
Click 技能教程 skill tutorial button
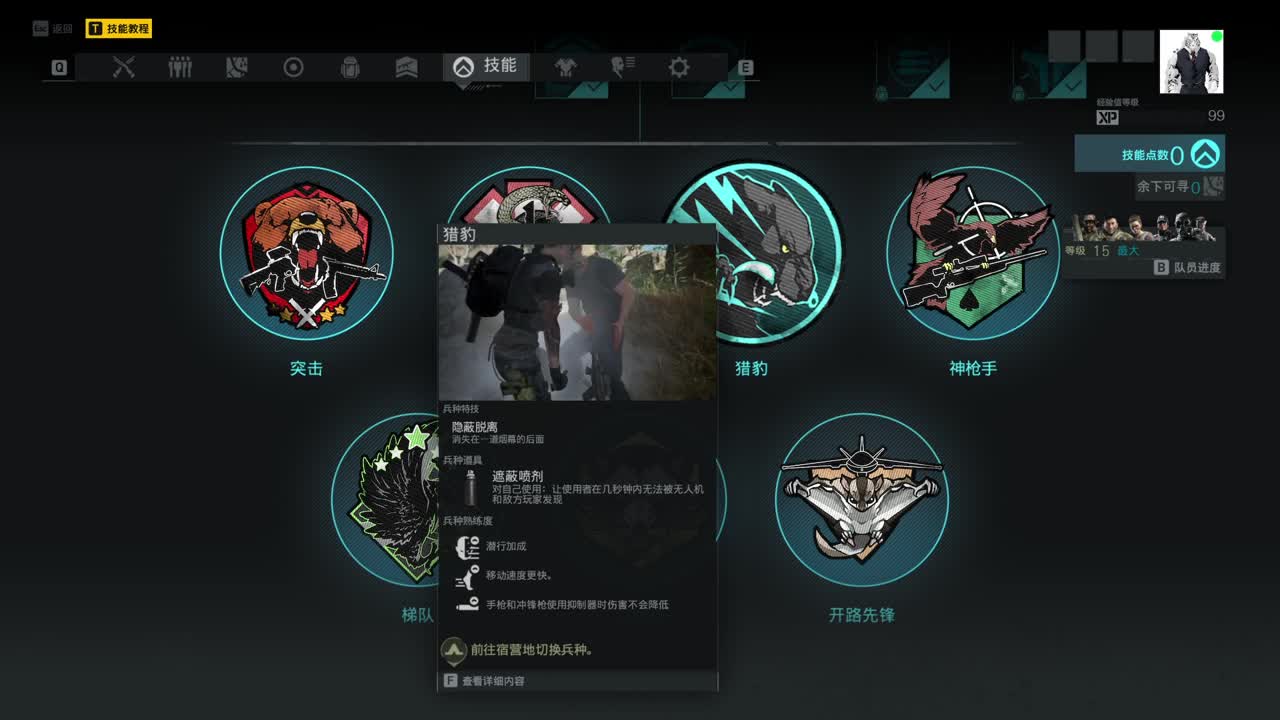(120, 27)
